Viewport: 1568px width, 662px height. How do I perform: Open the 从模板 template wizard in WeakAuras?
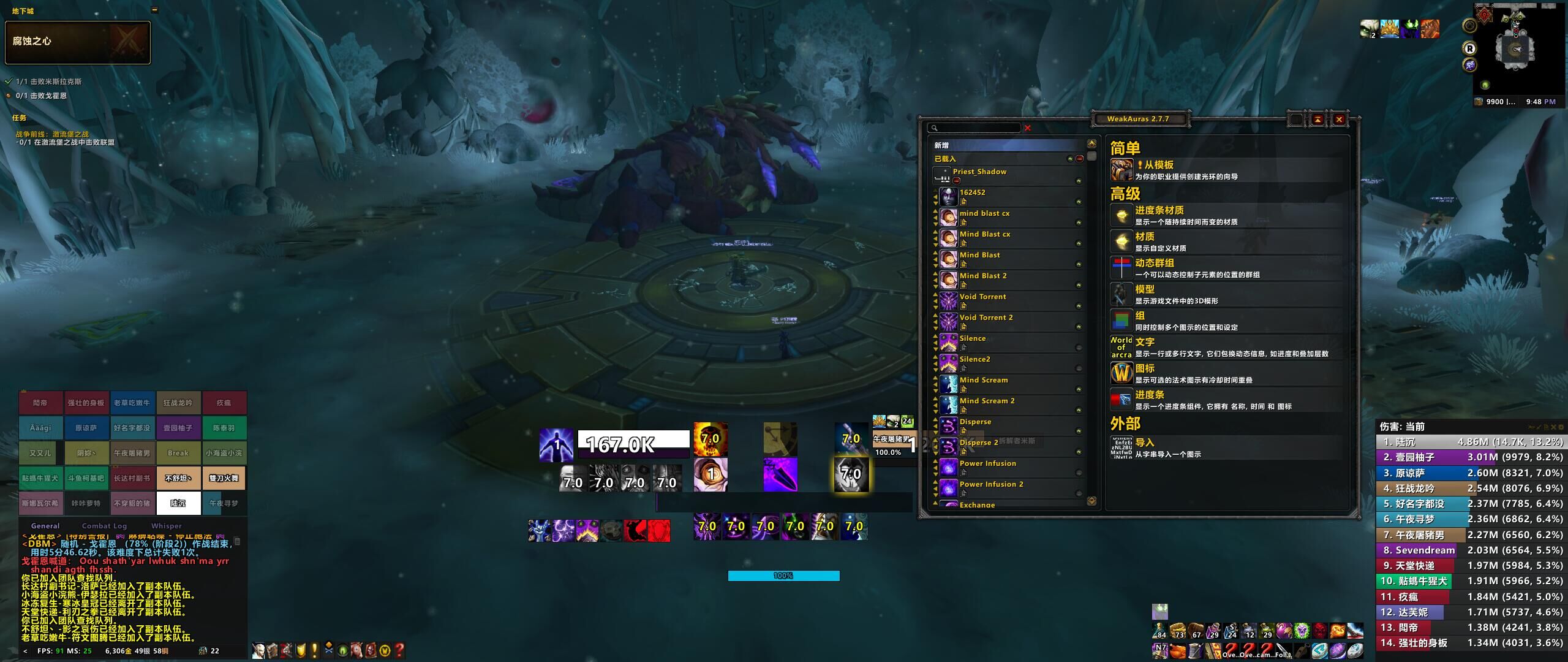[1121, 169]
